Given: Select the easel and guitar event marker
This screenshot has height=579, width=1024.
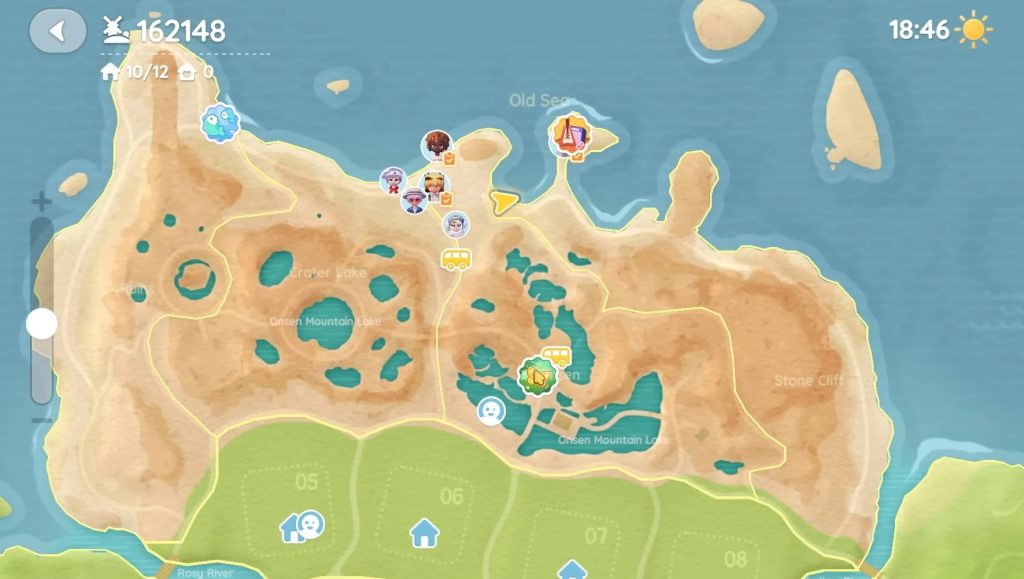Looking at the screenshot, I should [x=568, y=135].
